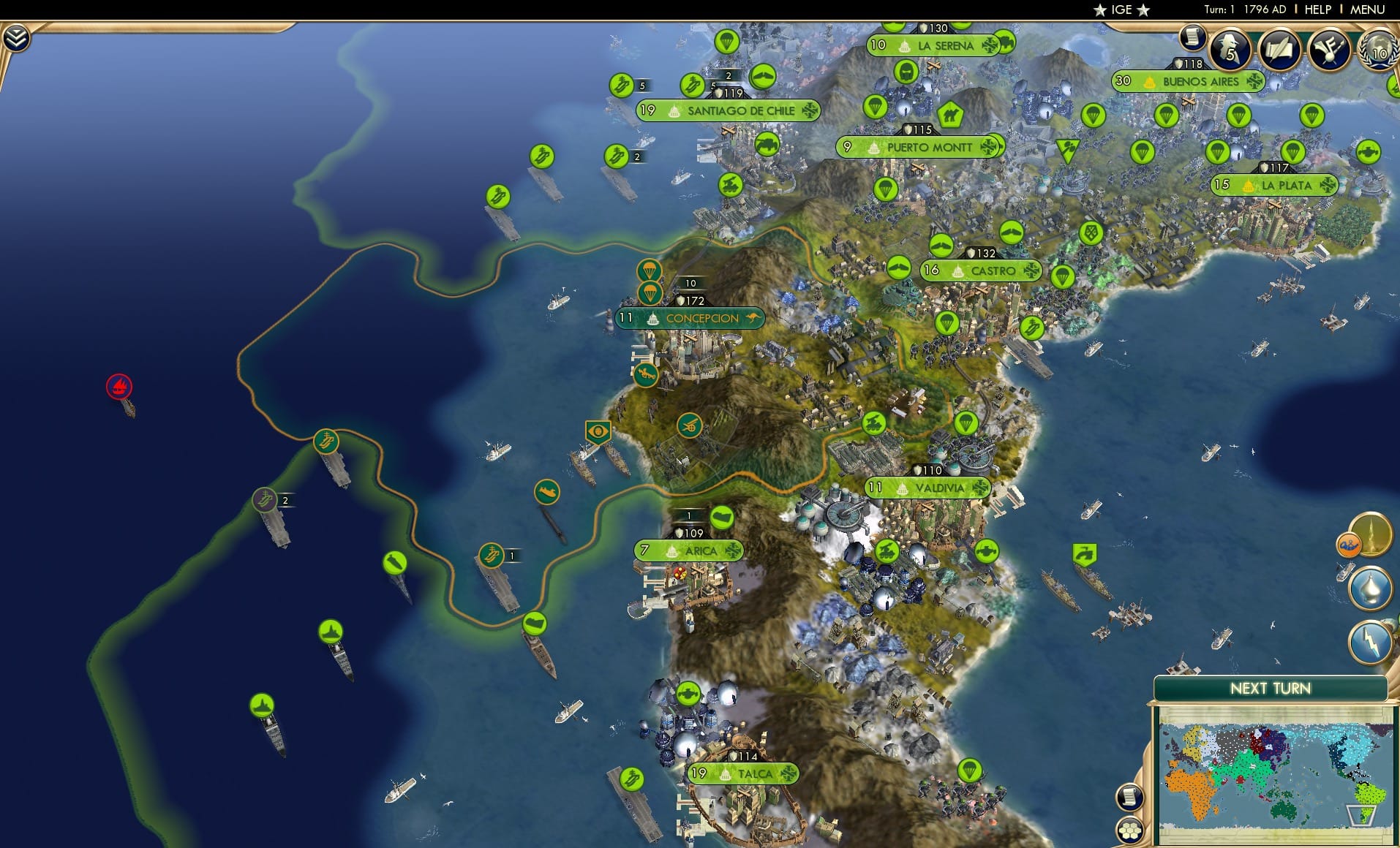Toggle the lightning bolt overlay on the right panel
This screenshot has height=848, width=1400.
pyautogui.click(x=1370, y=640)
